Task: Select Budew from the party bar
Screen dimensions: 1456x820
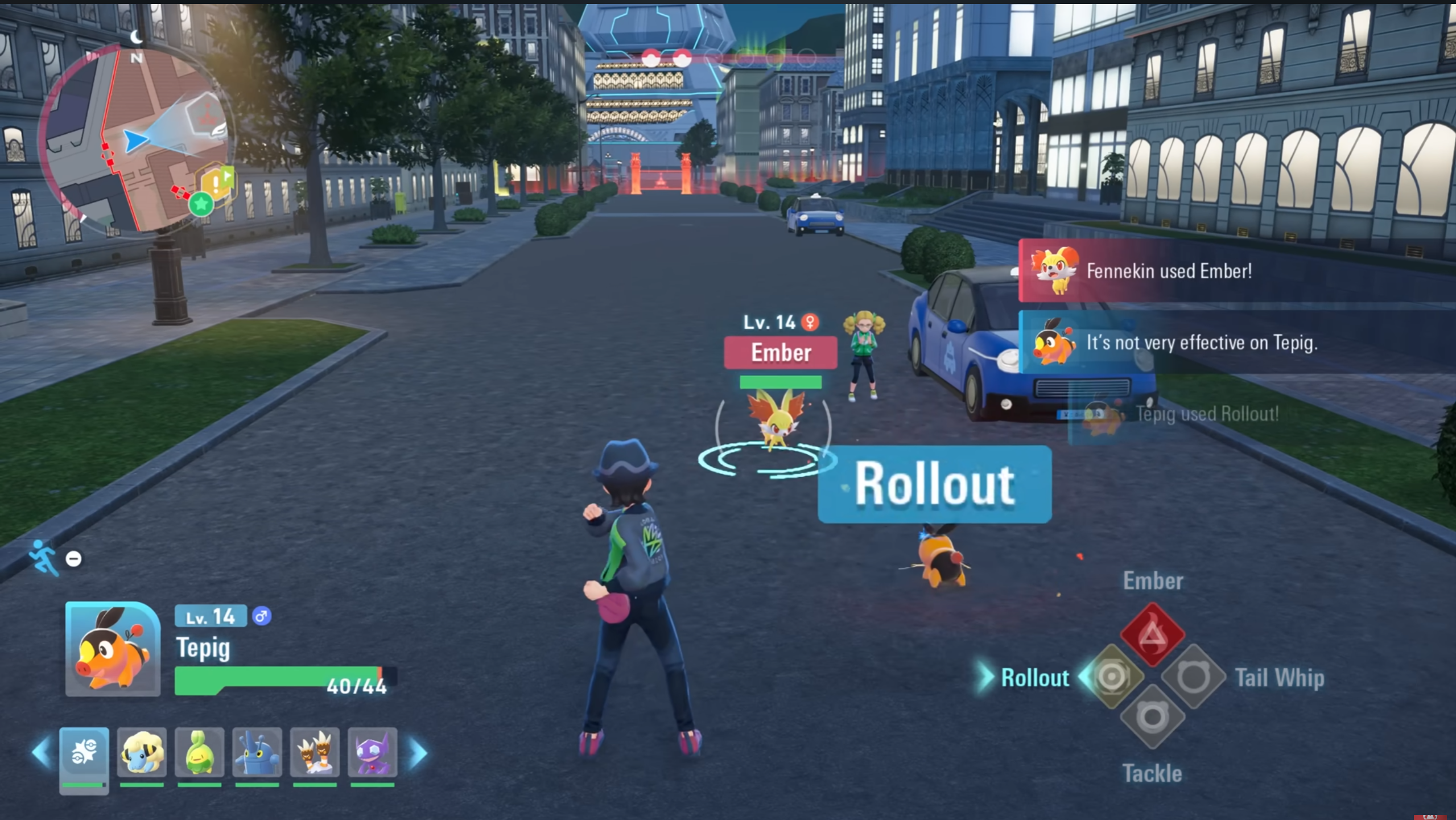Action: (199, 752)
